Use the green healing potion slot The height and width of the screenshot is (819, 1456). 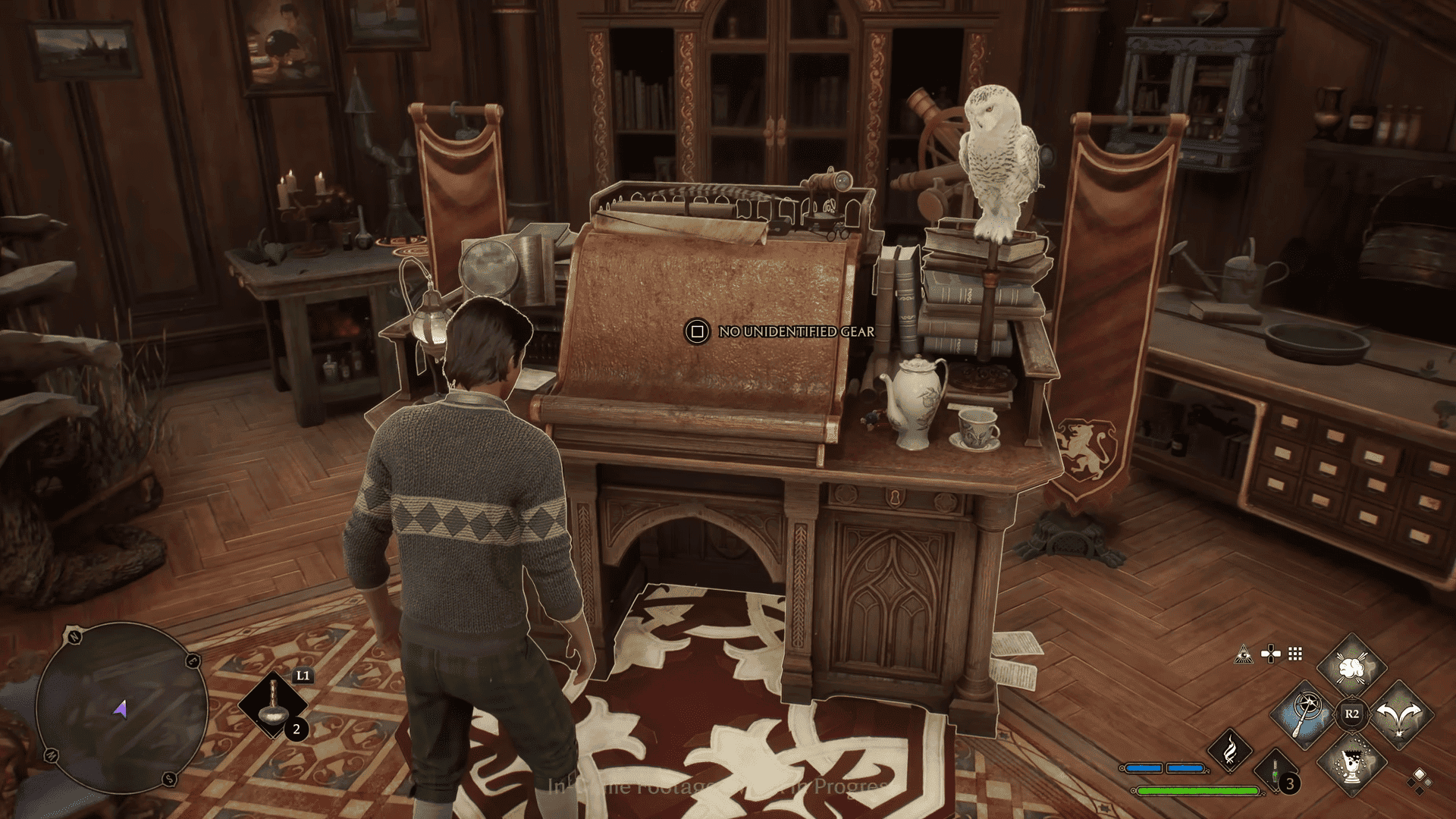[1276, 773]
